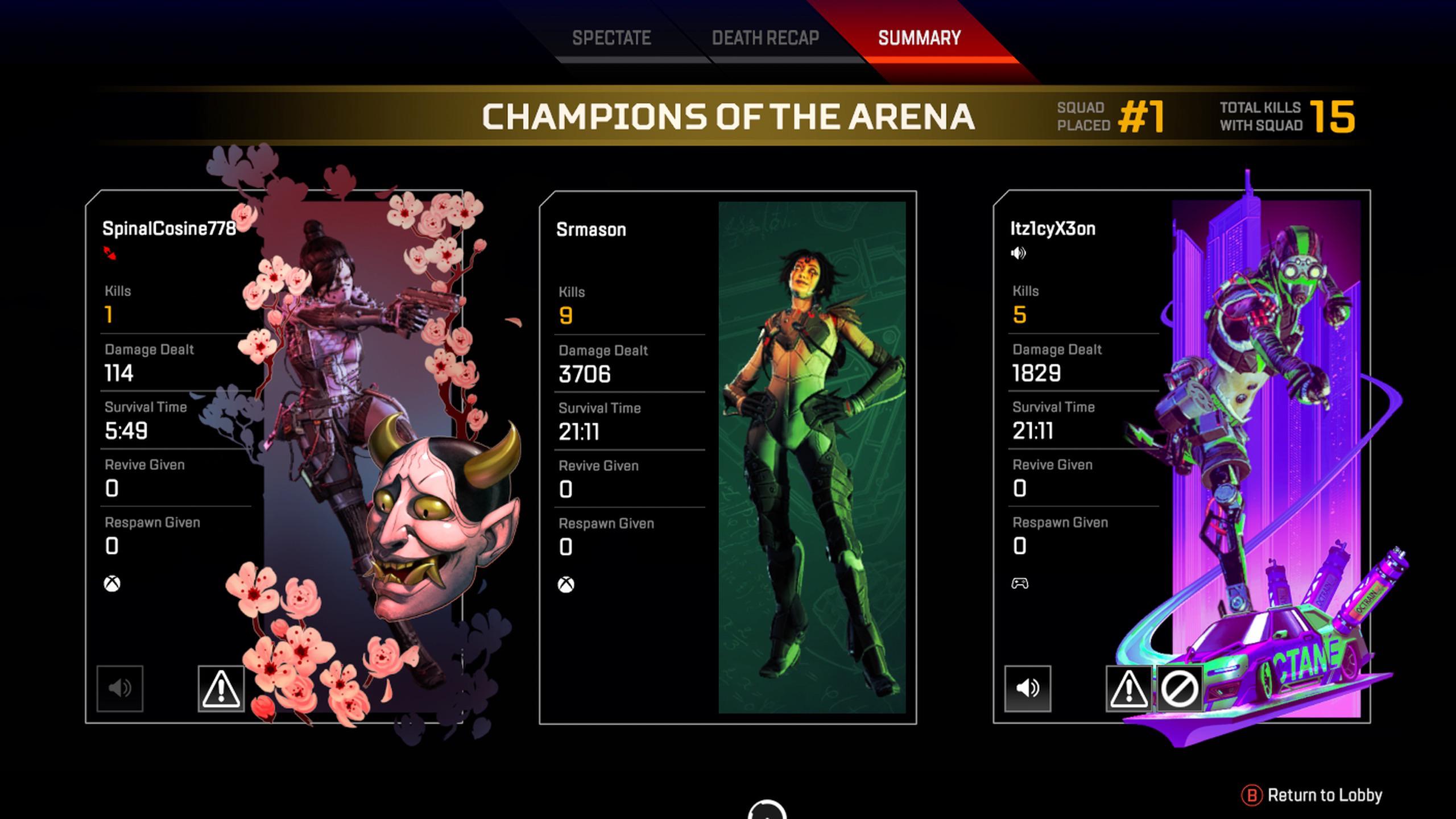Screen dimensions: 1456x819
Task: Switch to the Spectate tab
Action: [x=611, y=38]
